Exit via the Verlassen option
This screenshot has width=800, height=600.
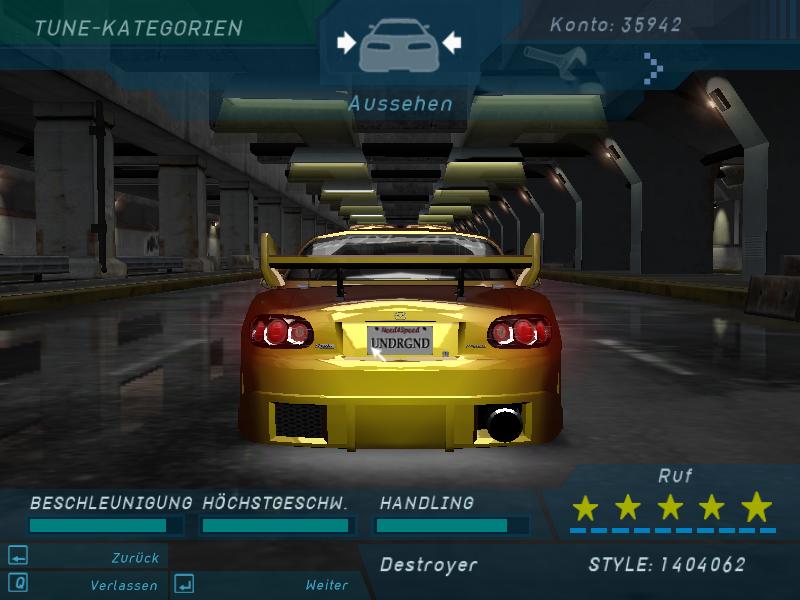tap(123, 585)
